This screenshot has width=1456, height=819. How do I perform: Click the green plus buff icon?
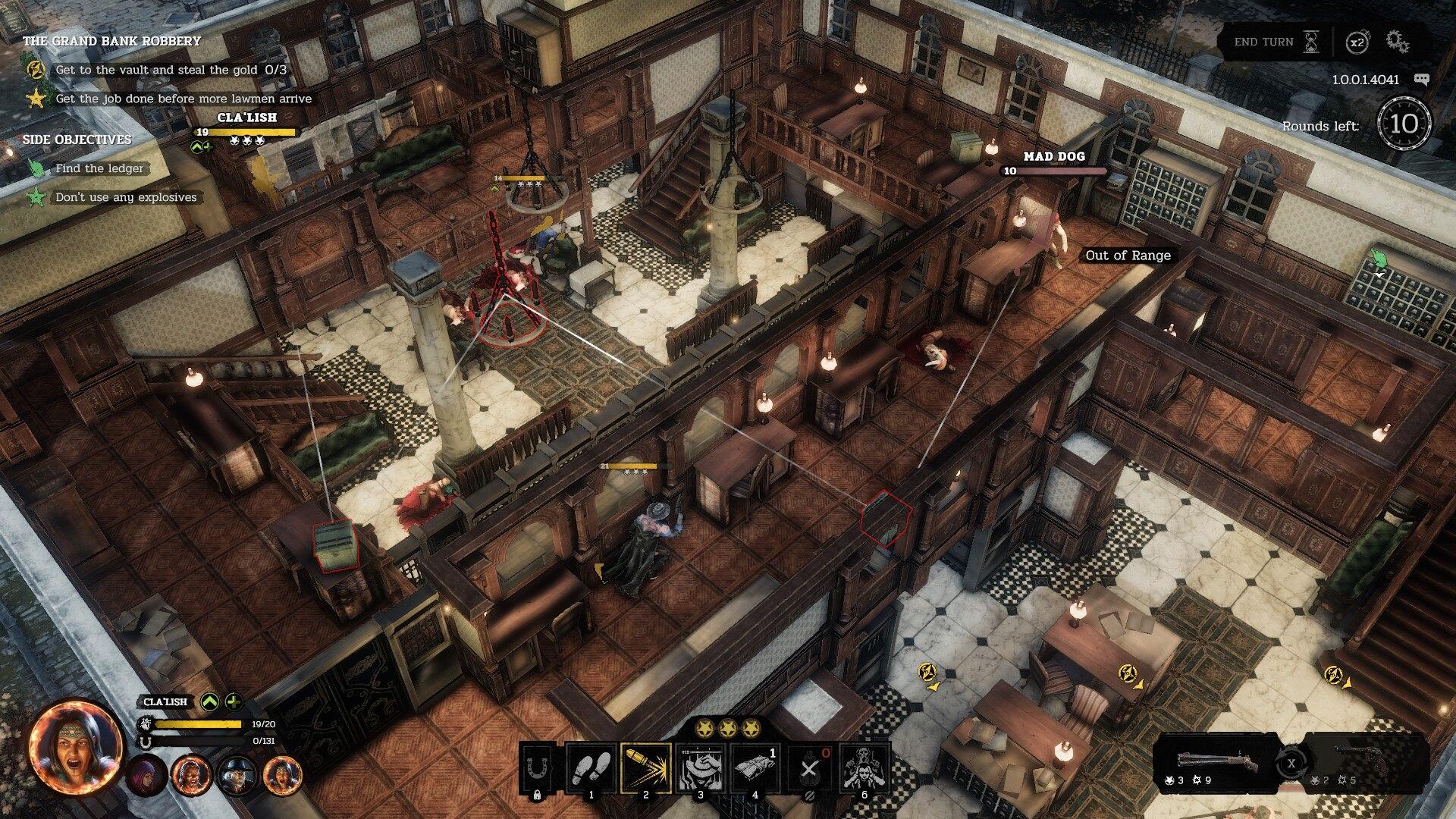pyautogui.click(x=234, y=701)
